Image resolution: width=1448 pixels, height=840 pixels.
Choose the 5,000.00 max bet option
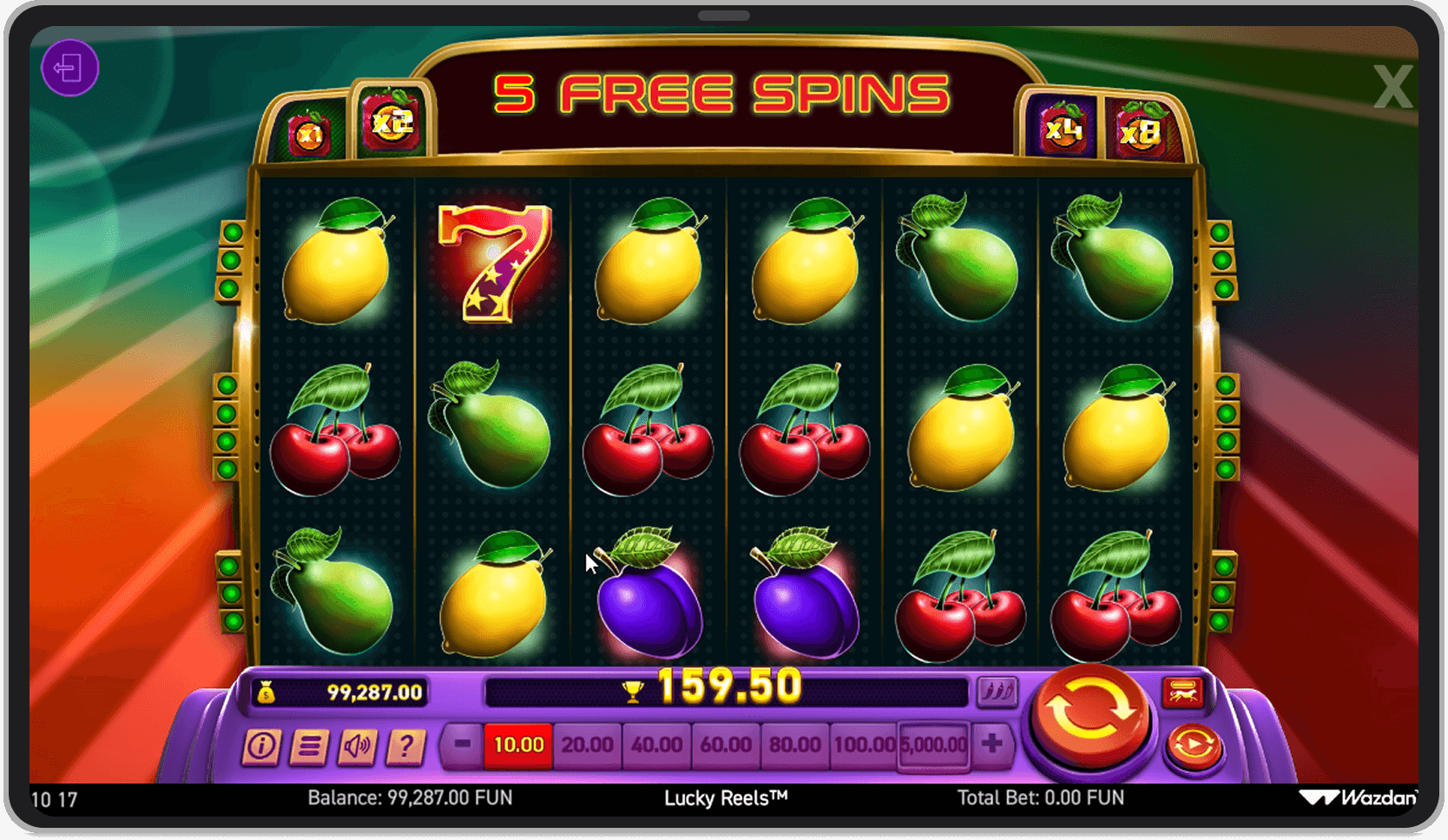coord(931,745)
